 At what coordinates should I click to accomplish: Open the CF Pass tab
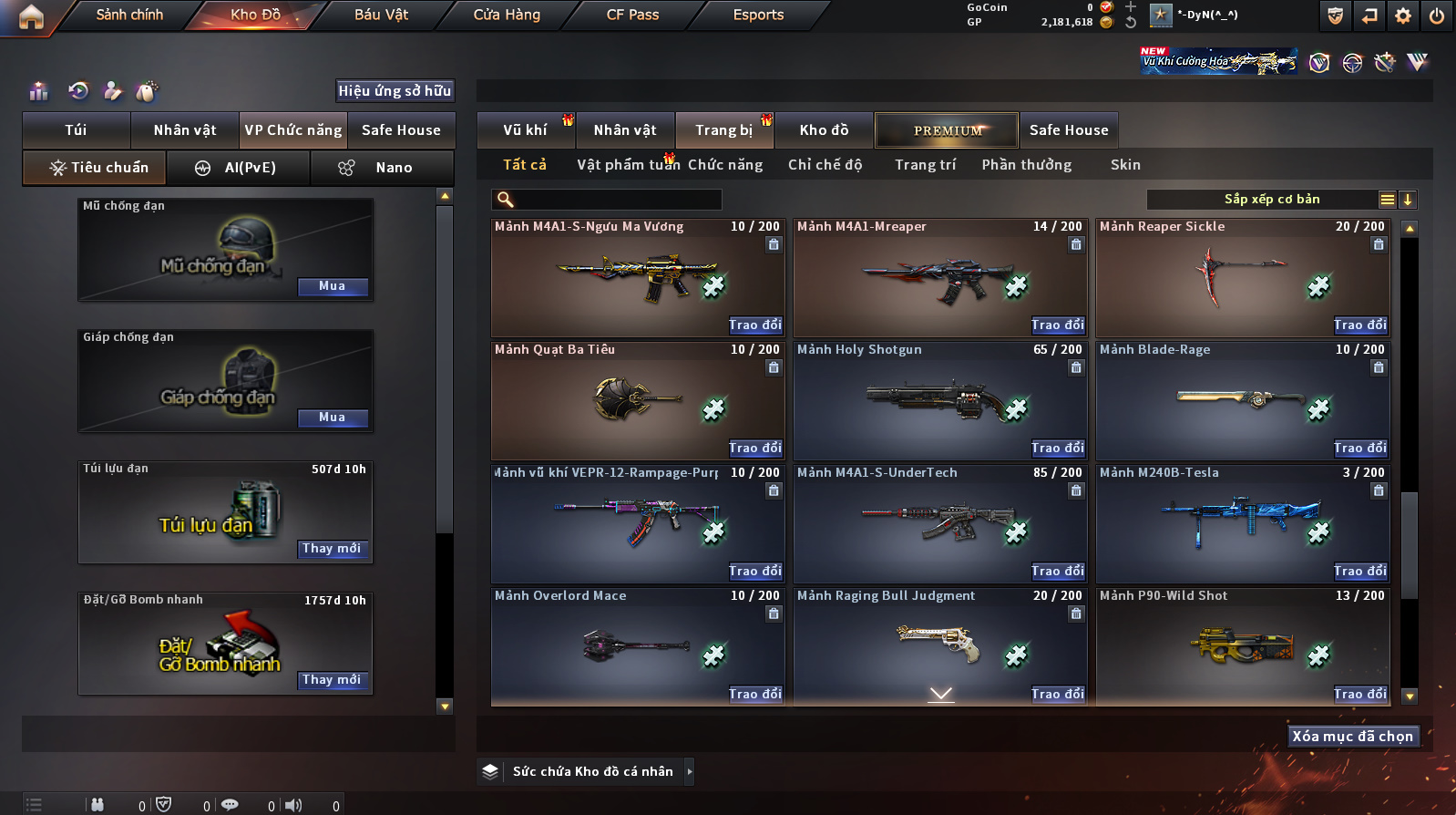click(632, 15)
